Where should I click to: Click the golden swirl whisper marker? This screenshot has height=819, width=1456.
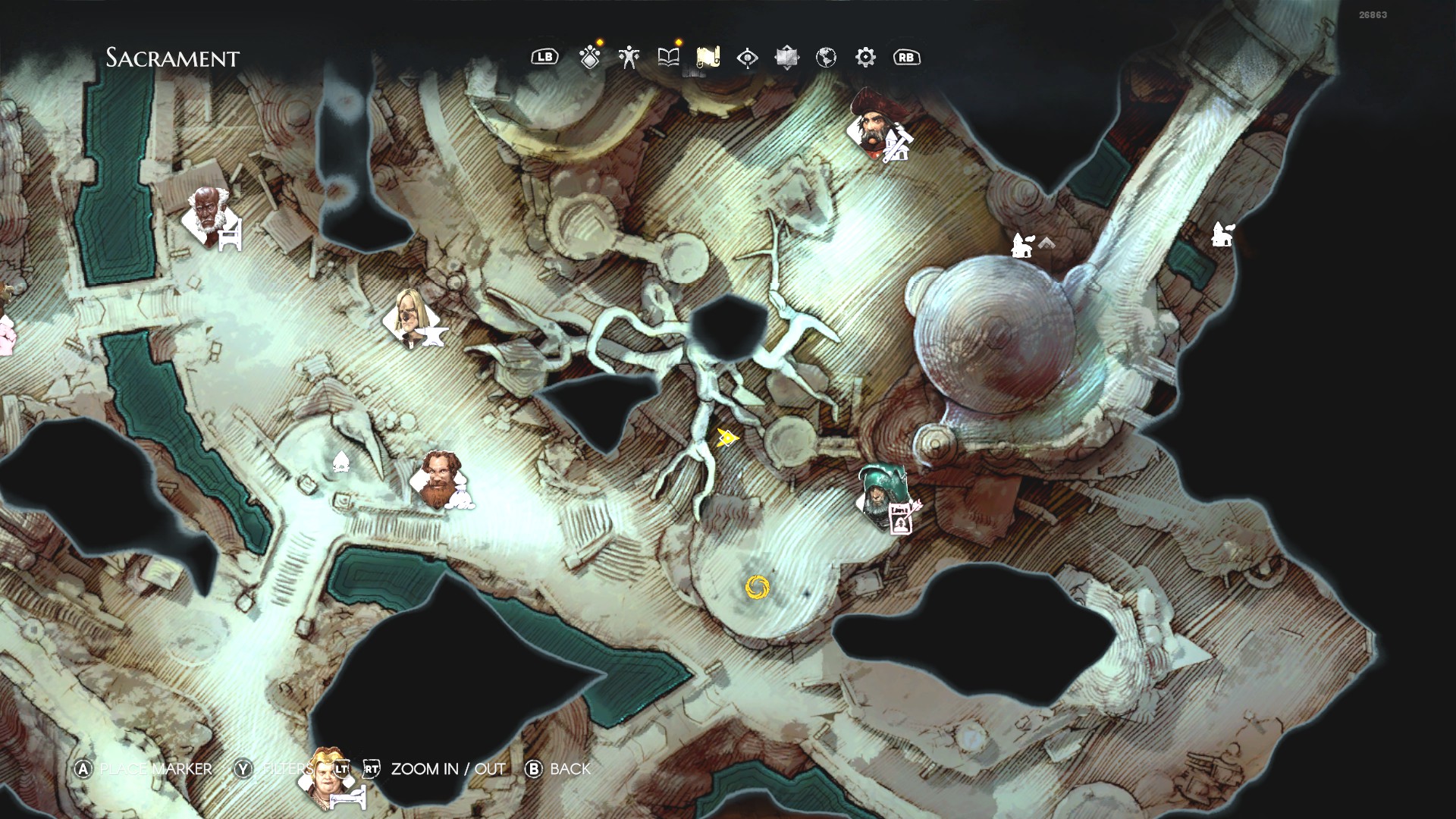pos(757,587)
